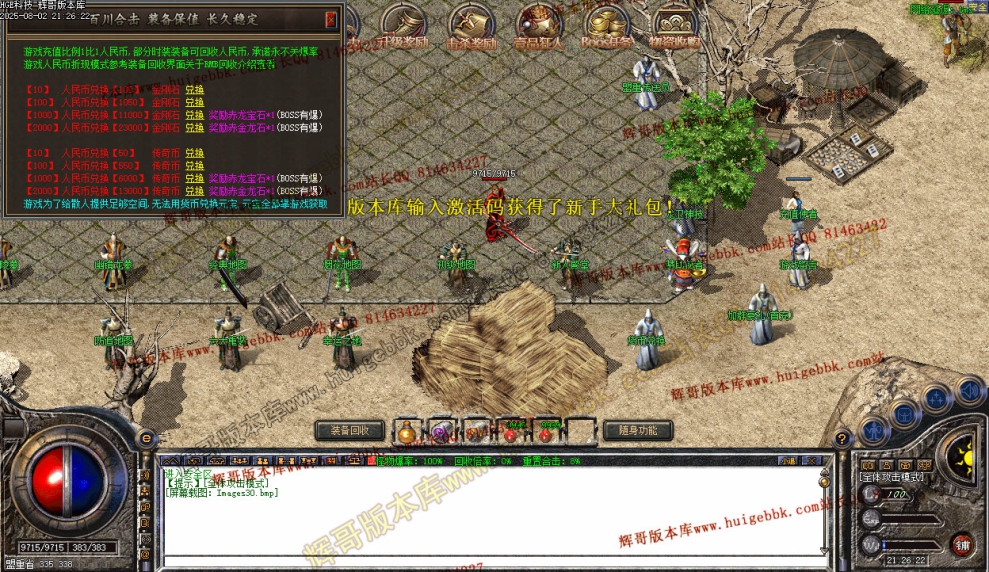Open the character status round button
Screen dimensions: 989x572
[873, 432]
